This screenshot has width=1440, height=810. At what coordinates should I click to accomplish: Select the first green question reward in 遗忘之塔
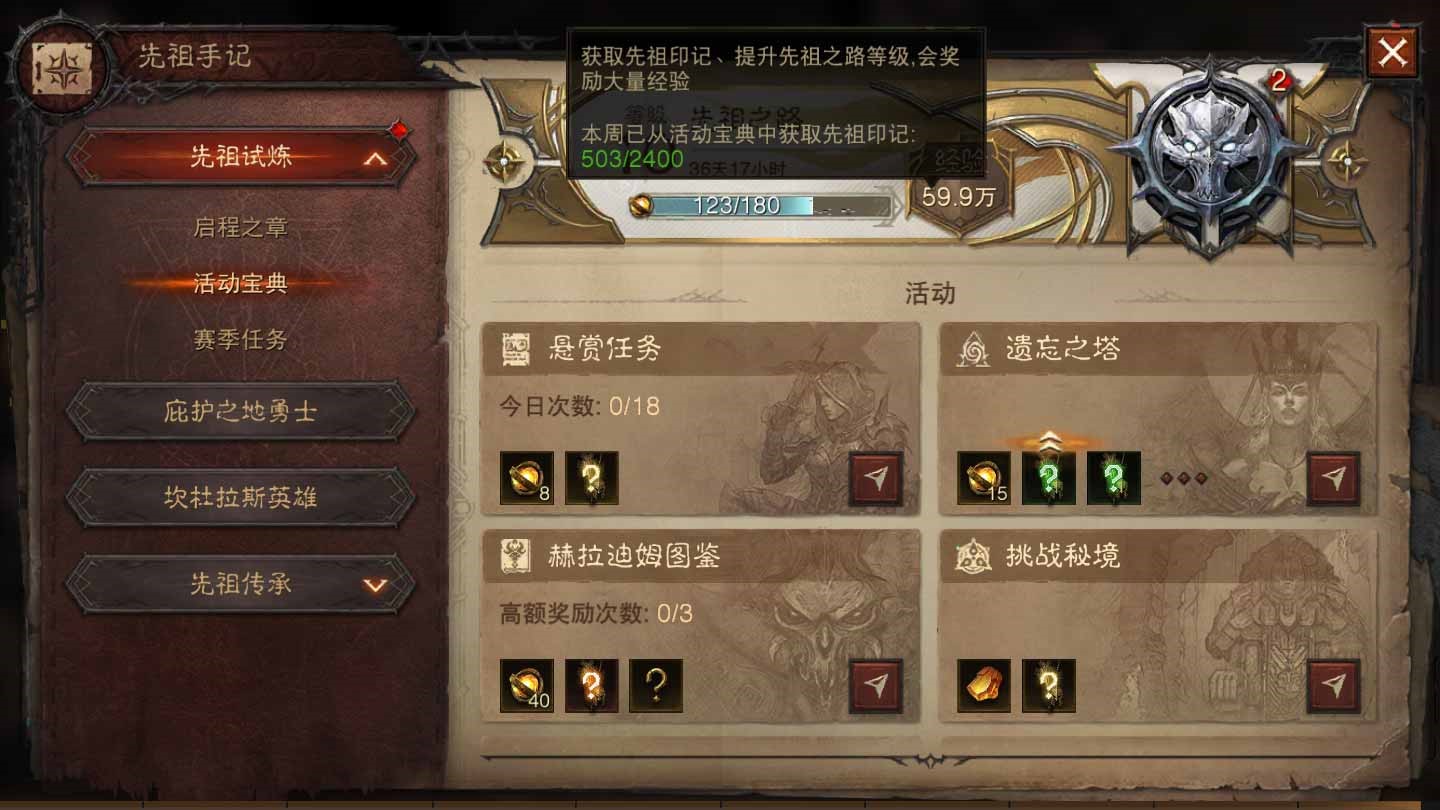pyautogui.click(x=1048, y=478)
